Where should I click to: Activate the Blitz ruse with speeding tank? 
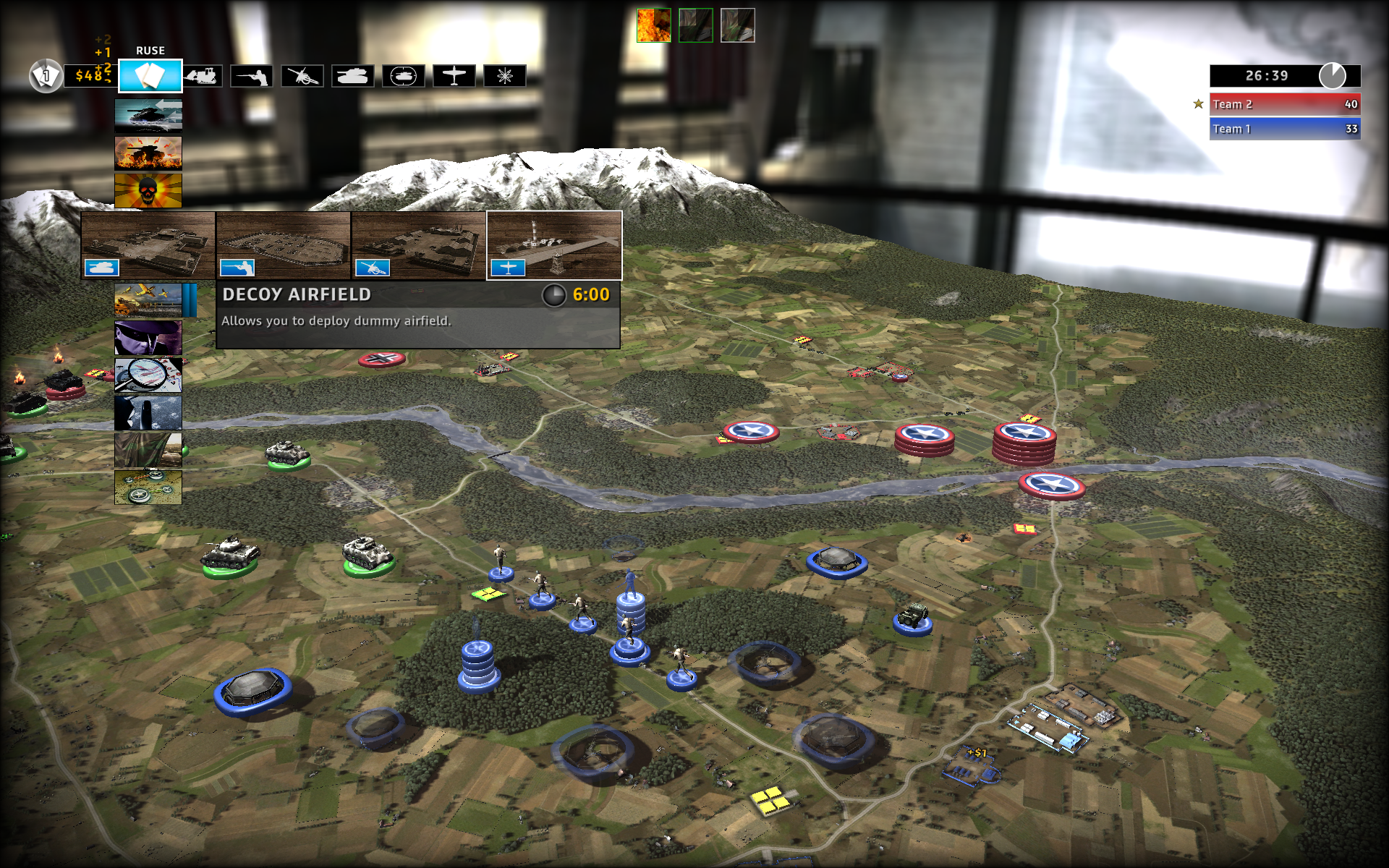(x=148, y=116)
